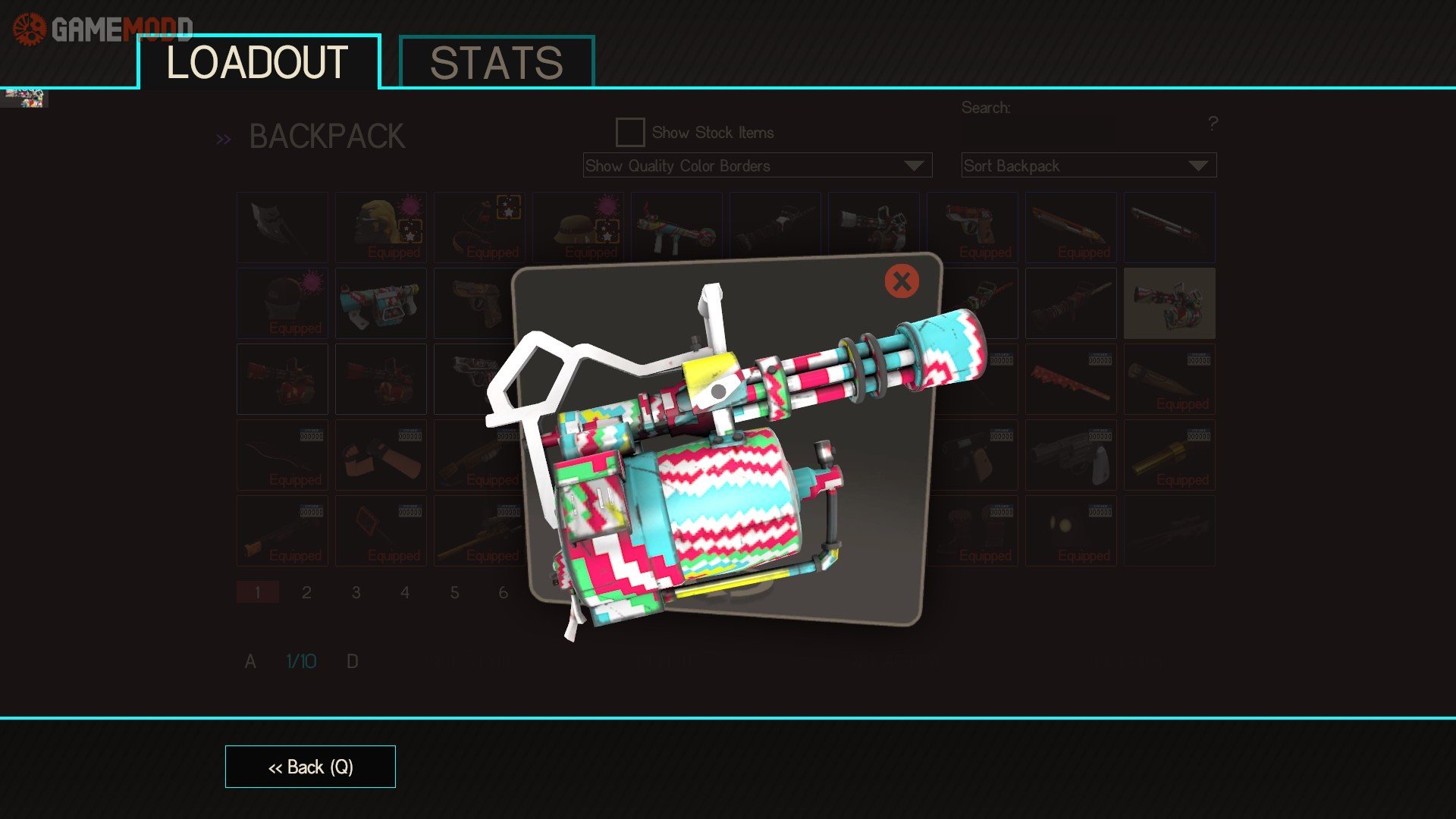1456x819 pixels.
Task: Open the LOADOUT tab
Action: tap(258, 62)
